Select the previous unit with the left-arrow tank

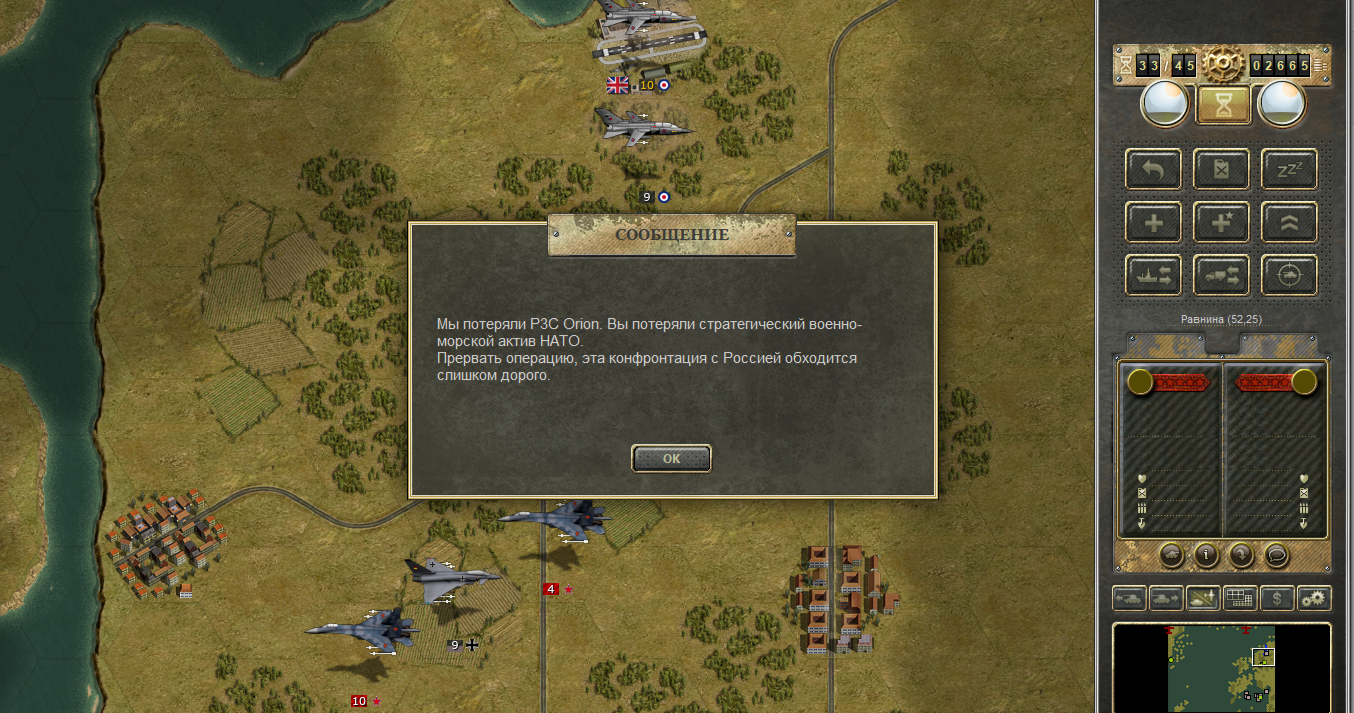1129,598
